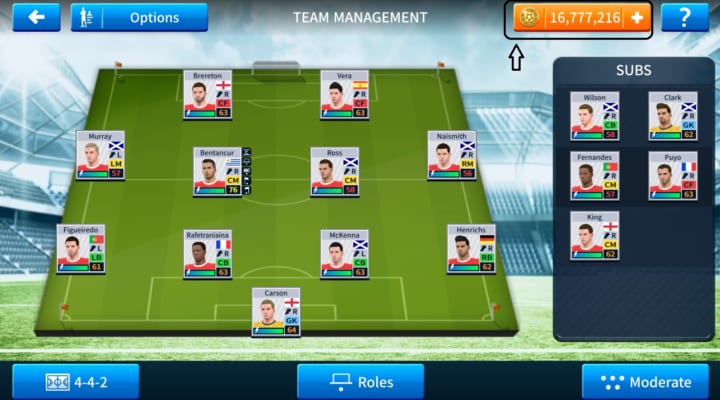
Task: Select forward Vera's player card
Action: click(344, 95)
